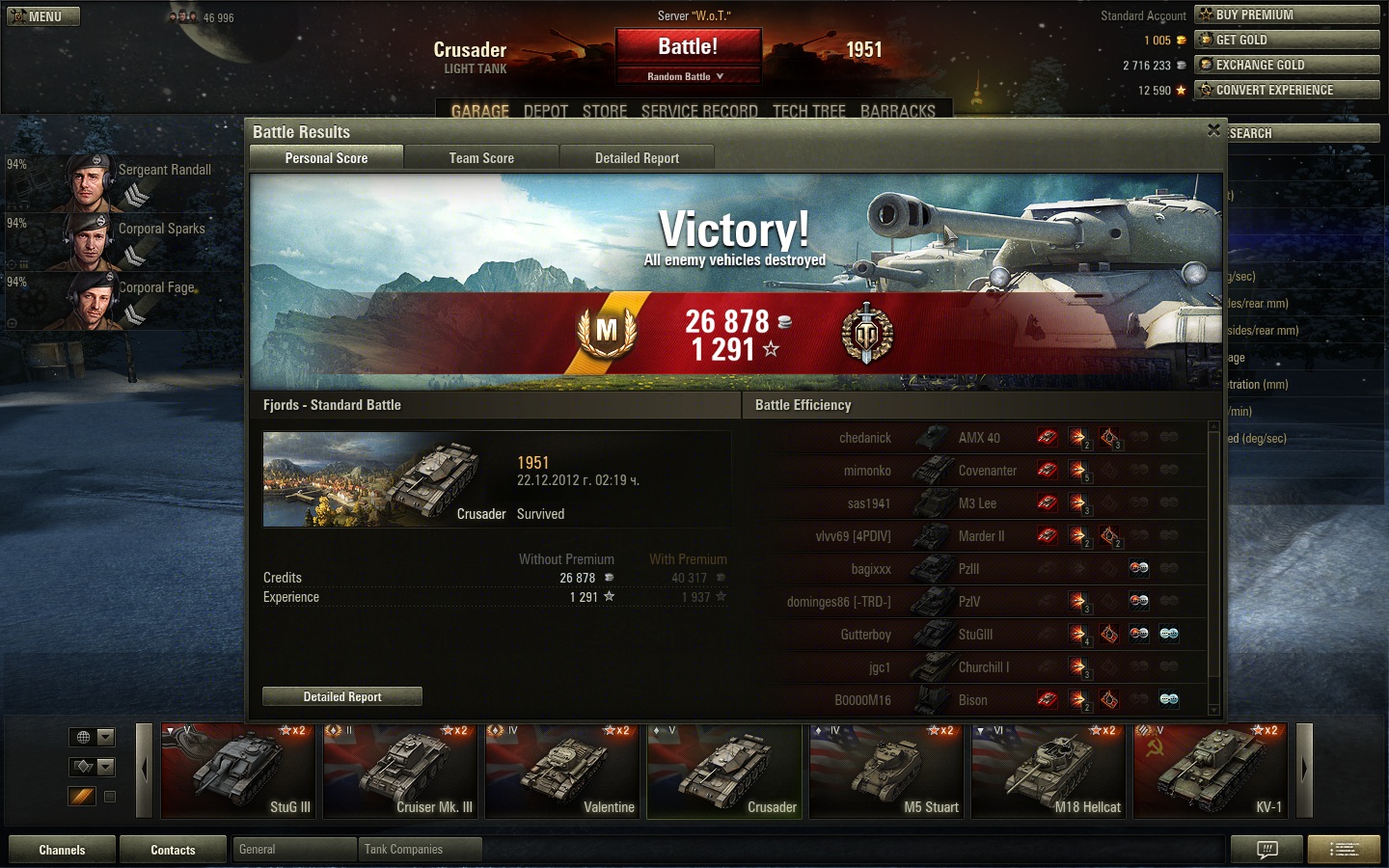Open the GET GOLD shop
This screenshot has height=868, width=1389.
(1287, 40)
